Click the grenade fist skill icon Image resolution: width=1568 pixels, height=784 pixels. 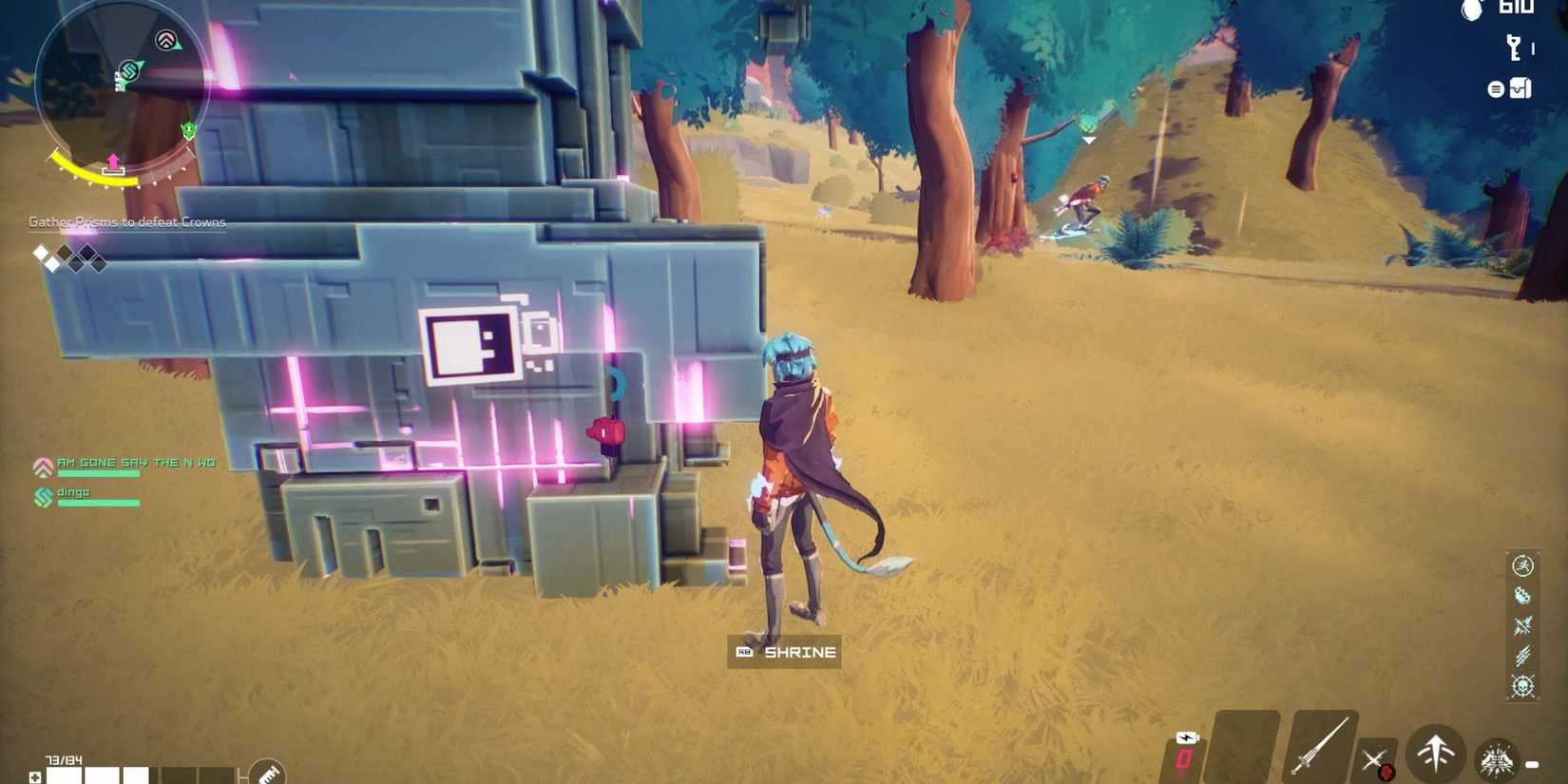1524,596
